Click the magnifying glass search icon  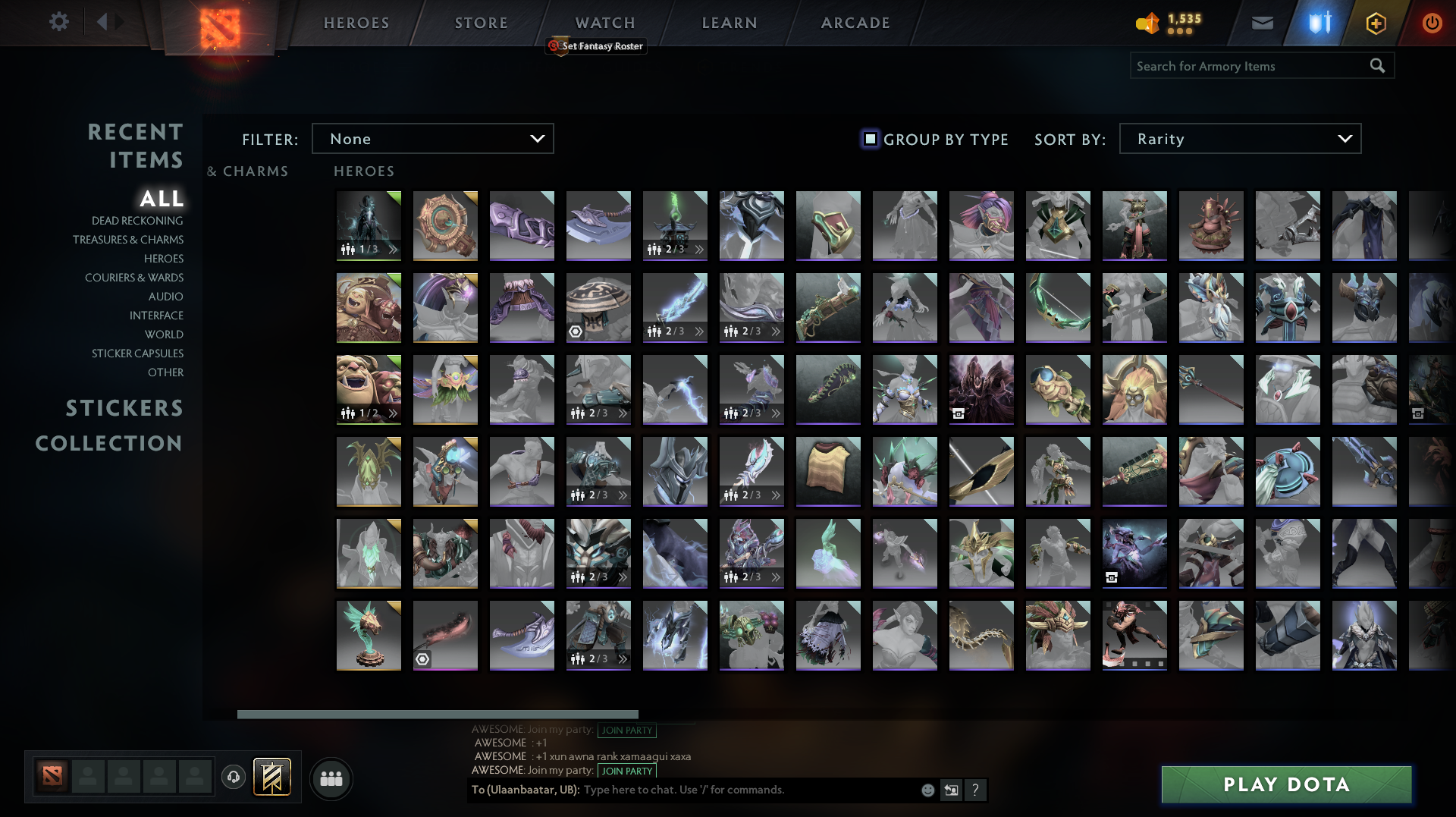(1377, 65)
